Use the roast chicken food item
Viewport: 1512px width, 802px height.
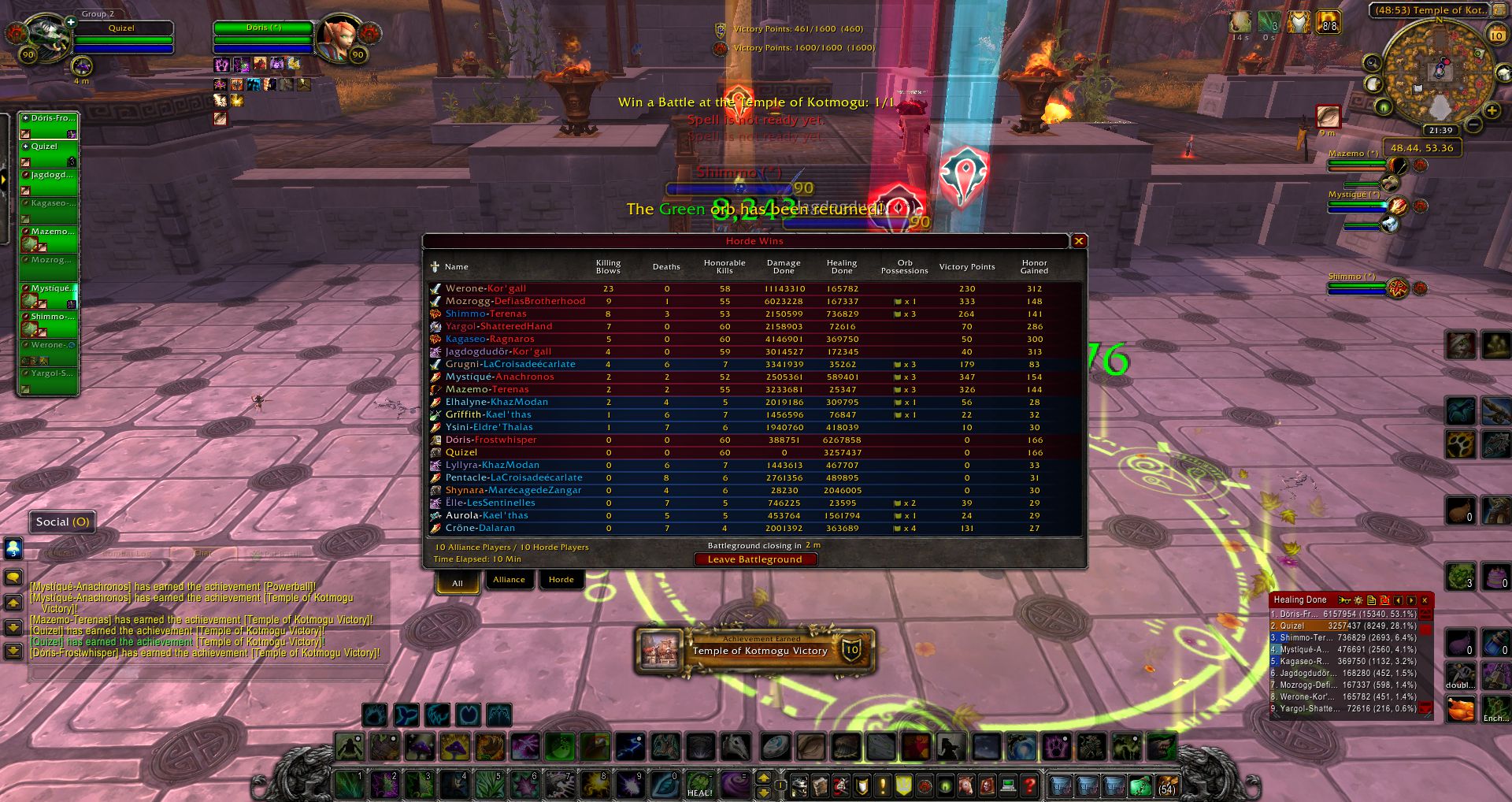click(x=1462, y=709)
